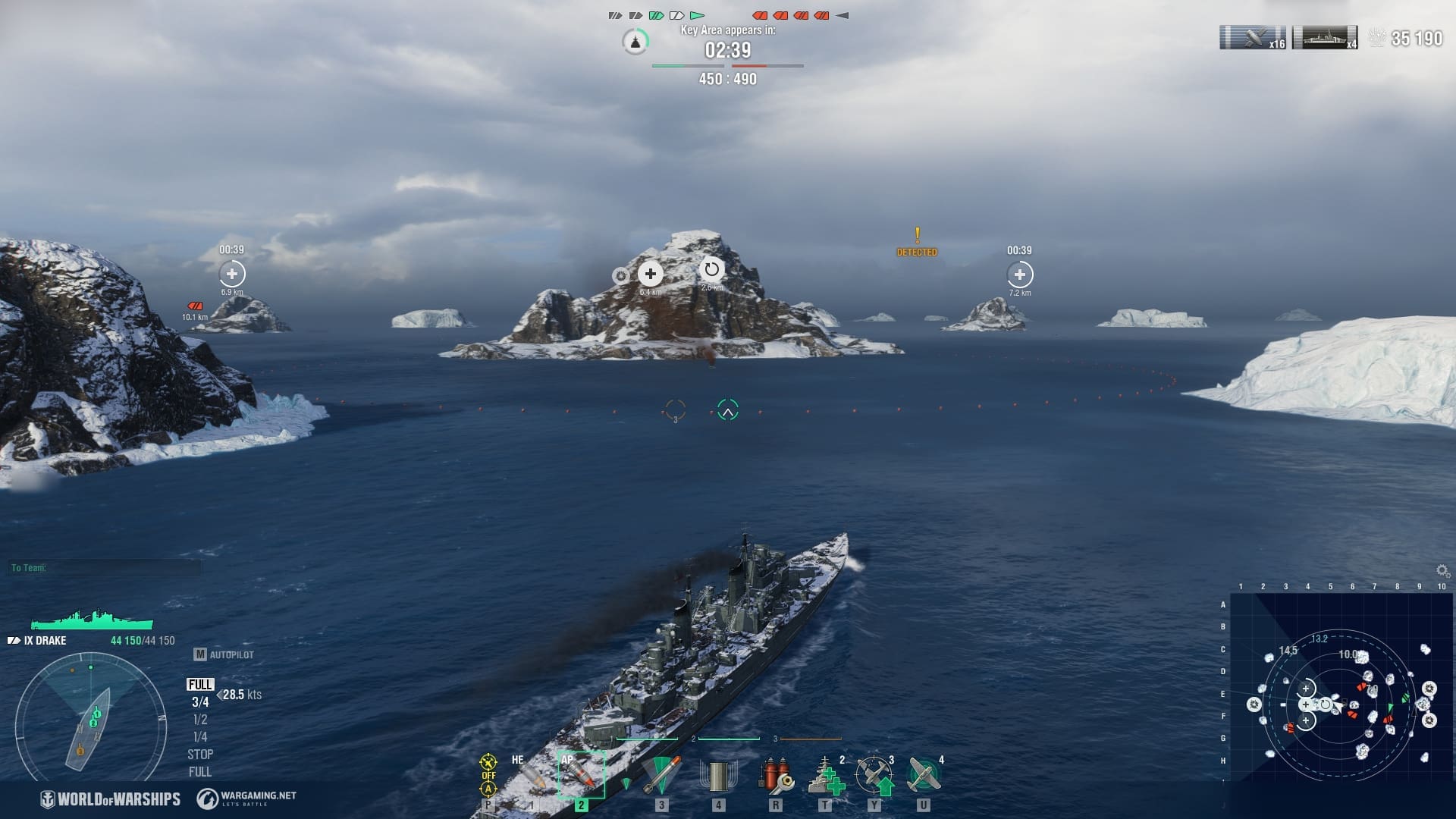The height and width of the screenshot is (819, 1456).
Task: Set the engine throttle to STOP
Action: tap(200, 755)
